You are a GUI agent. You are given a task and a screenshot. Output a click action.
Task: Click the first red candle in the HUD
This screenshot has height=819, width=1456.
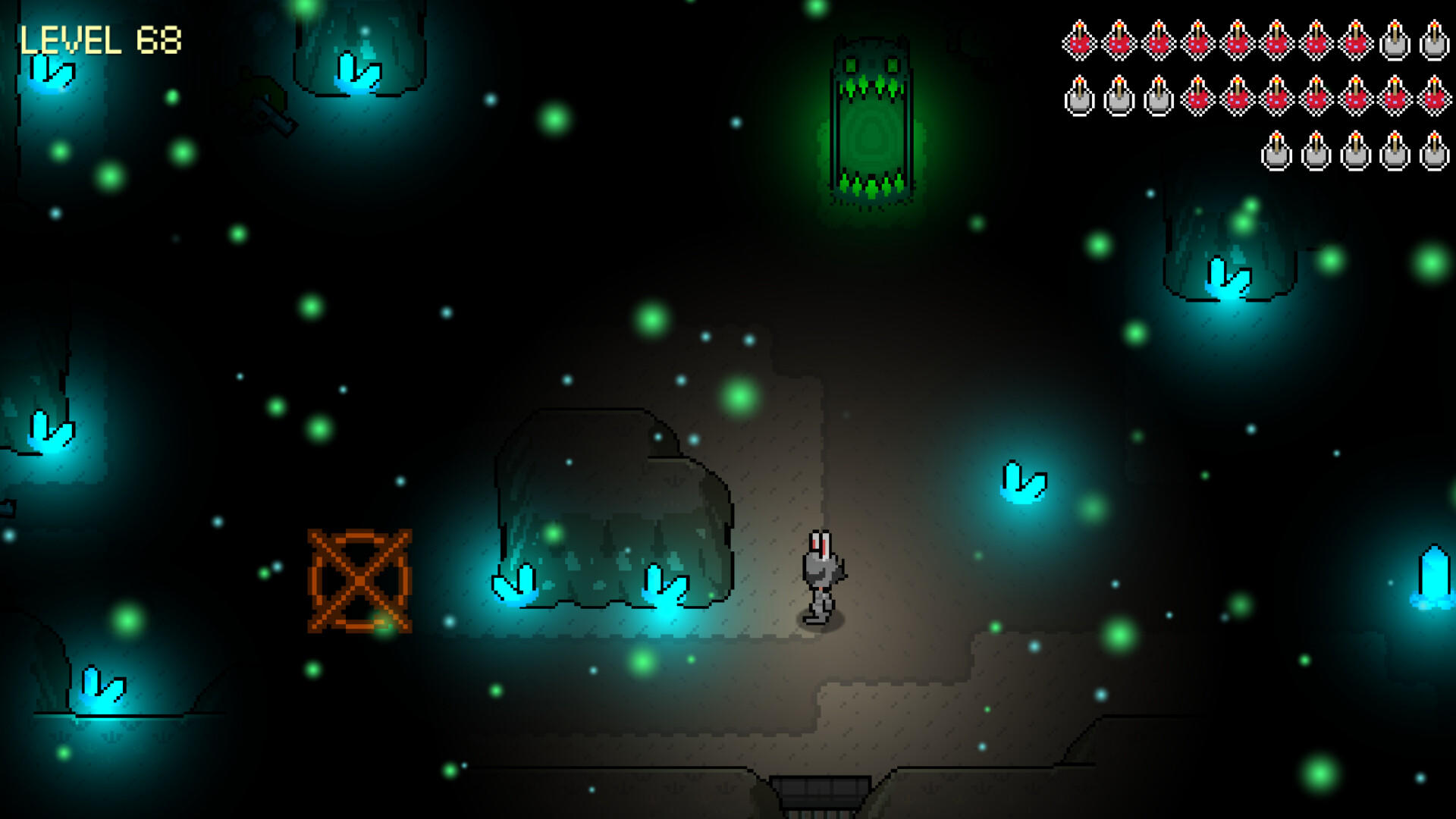pyautogui.click(x=1080, y=42)
